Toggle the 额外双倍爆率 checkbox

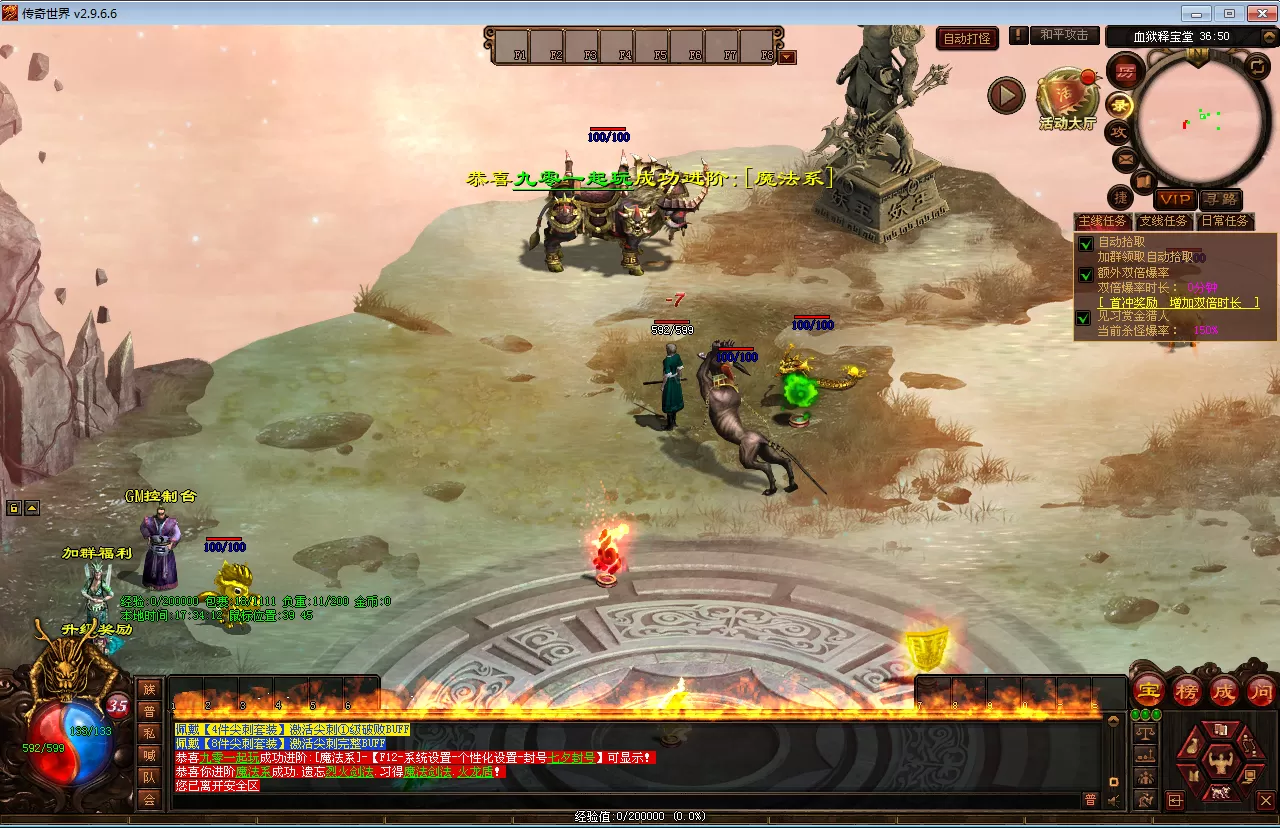1085,274
